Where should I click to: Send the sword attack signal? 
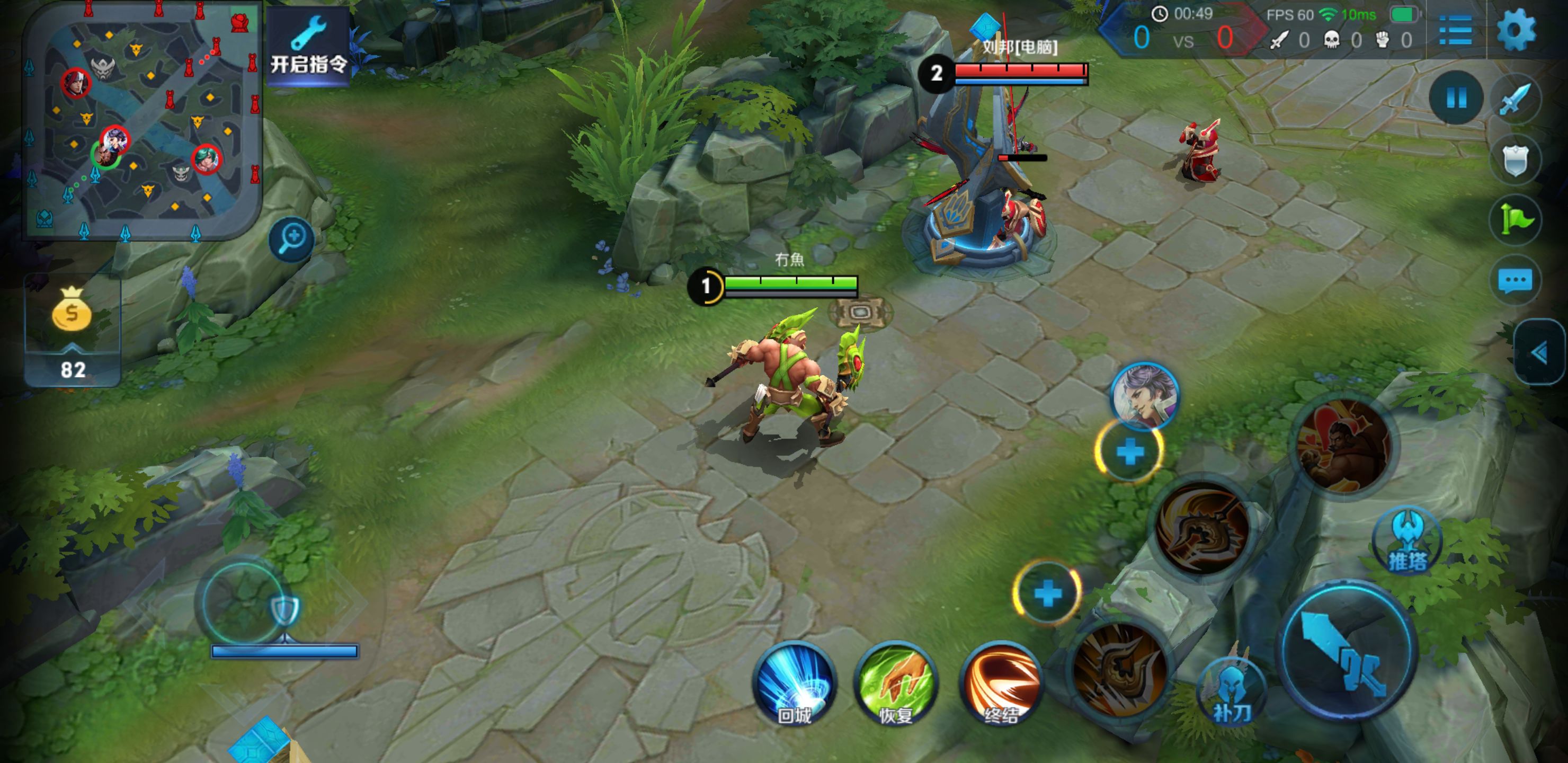pyautogui.click(x=1515, y=99)
